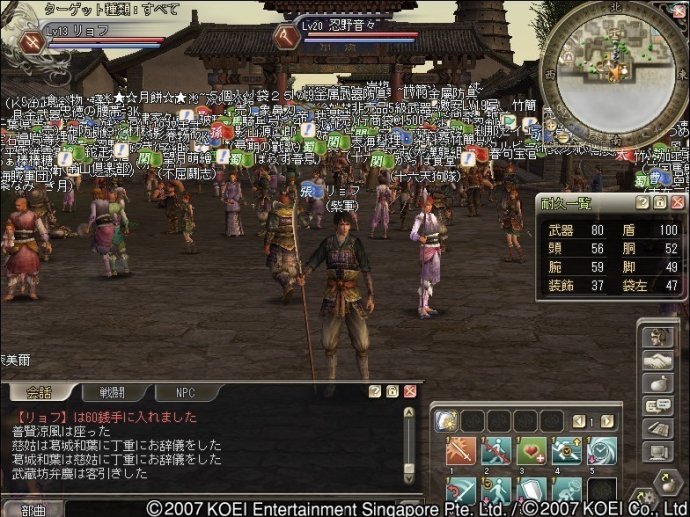Open the item pouch menu icon
The height and width of the screenshot is (517, 690).
(656, 383)
